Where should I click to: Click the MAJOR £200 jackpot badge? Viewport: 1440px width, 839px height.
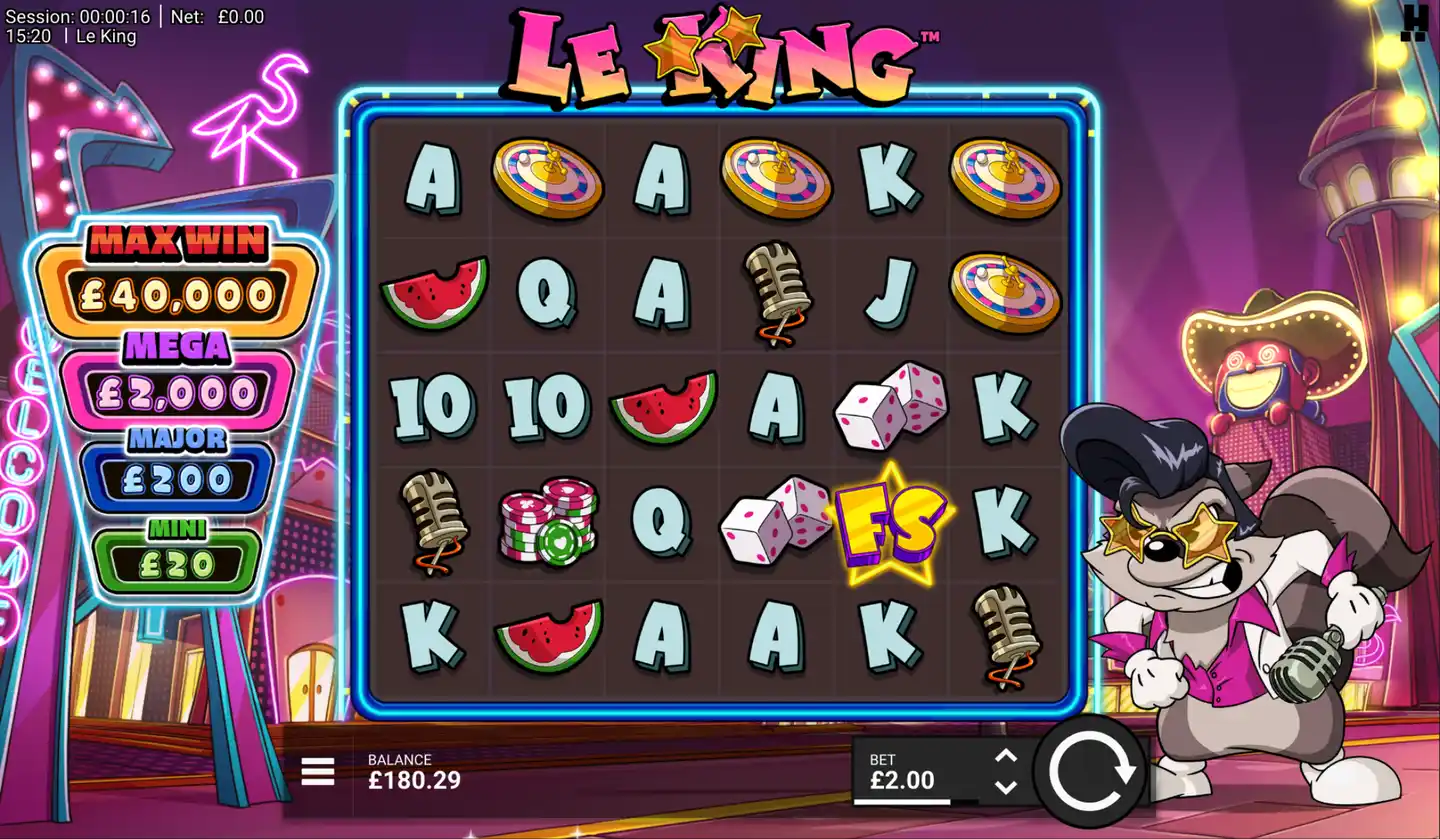point(177,460)
